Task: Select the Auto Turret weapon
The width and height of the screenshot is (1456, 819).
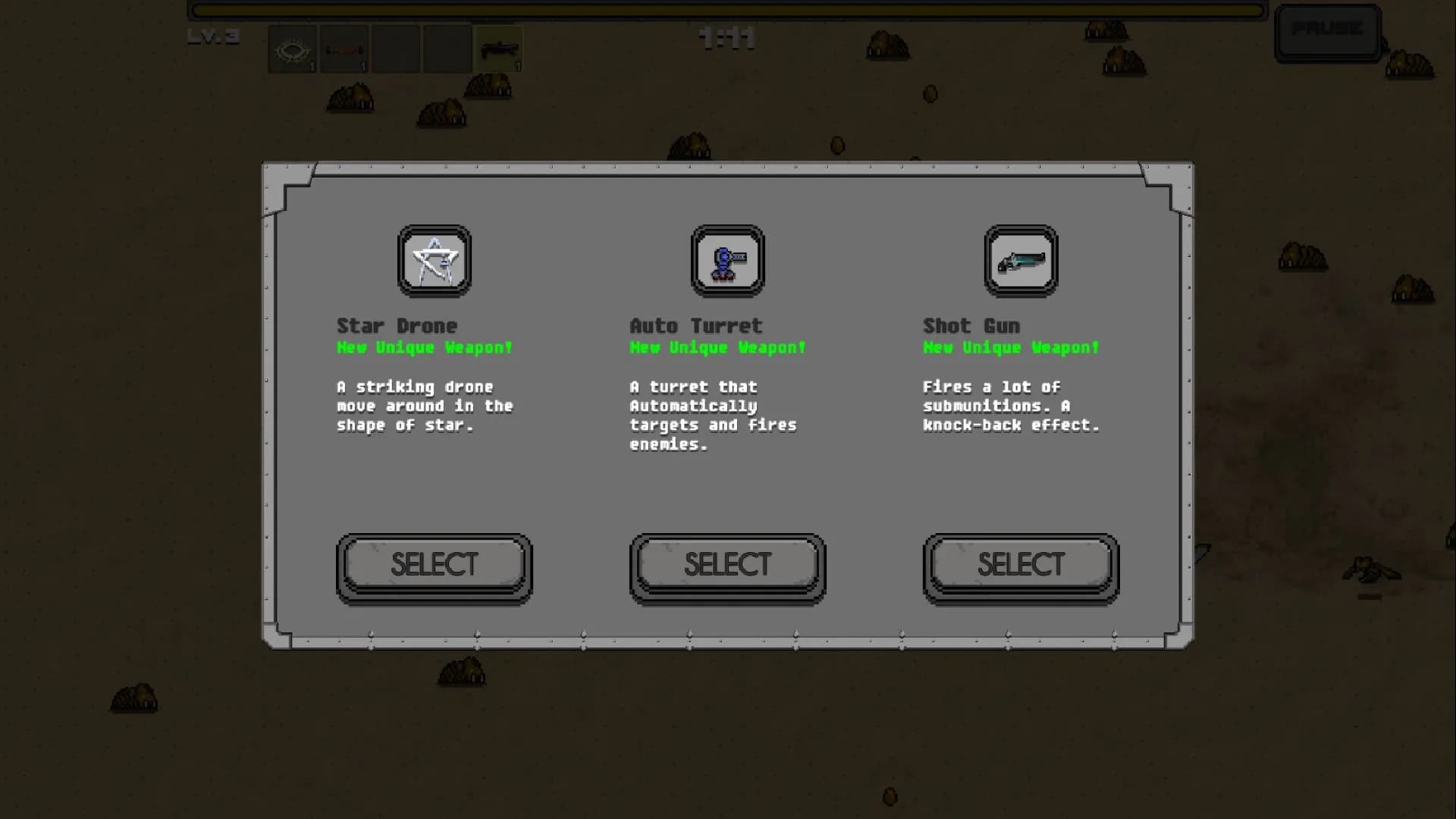Action: 726,564
